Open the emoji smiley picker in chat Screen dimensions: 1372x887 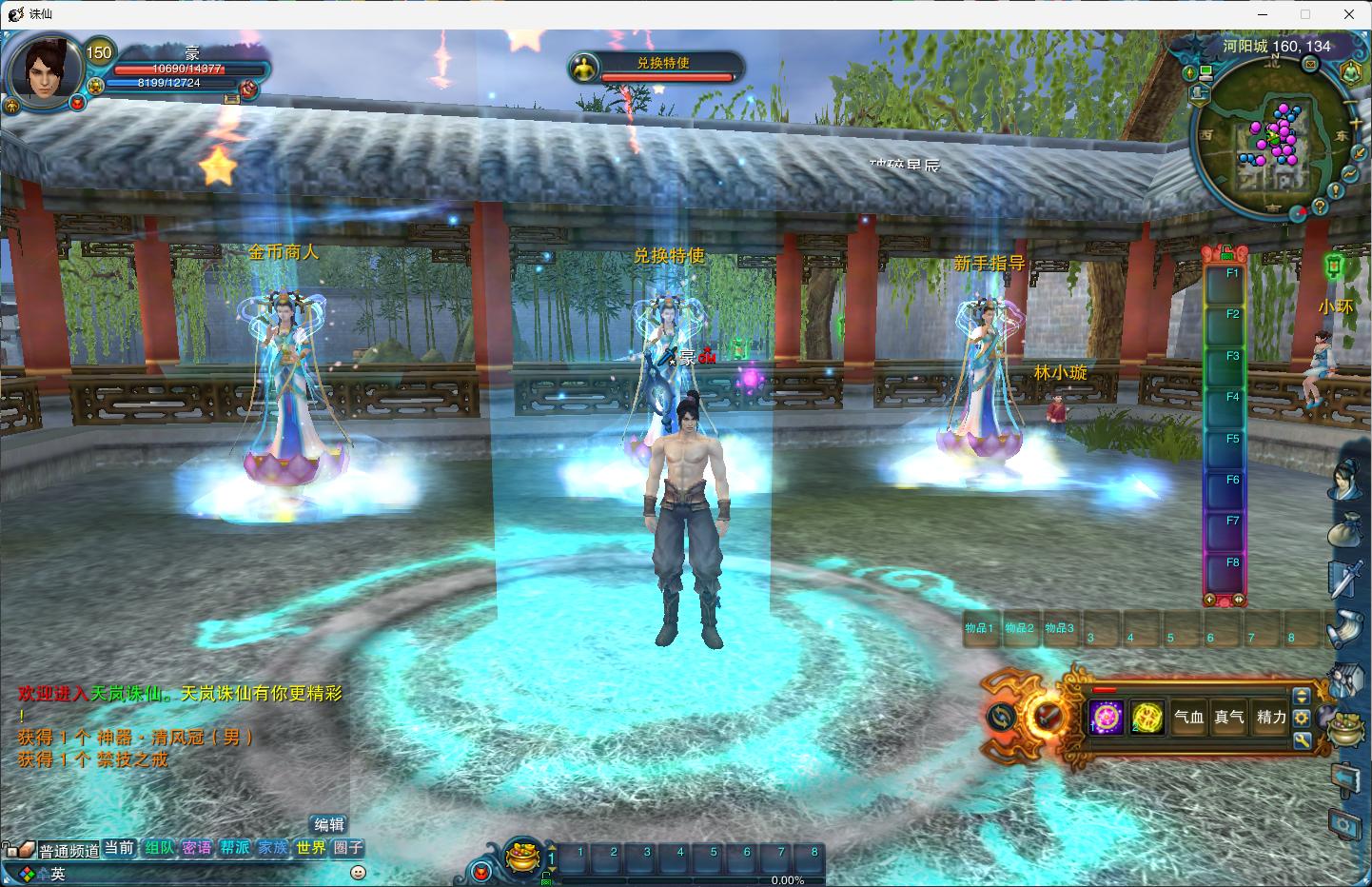[358, 872]
